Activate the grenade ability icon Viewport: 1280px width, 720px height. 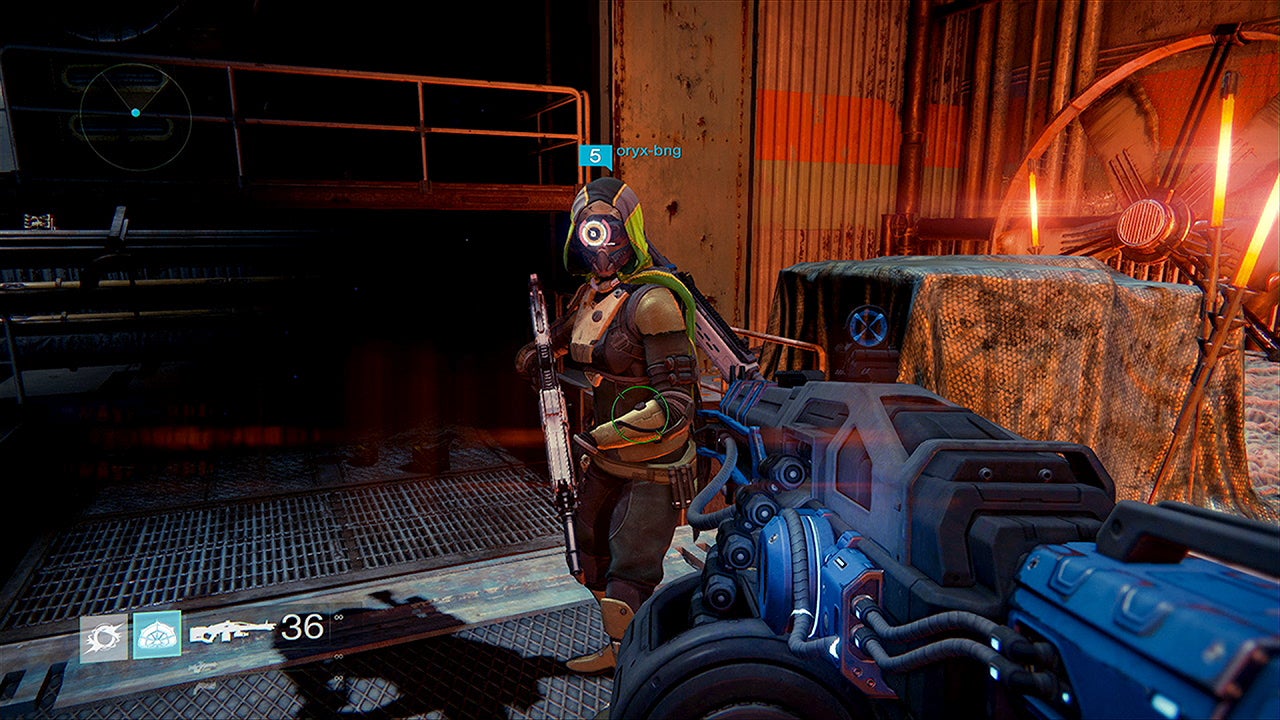104,637
